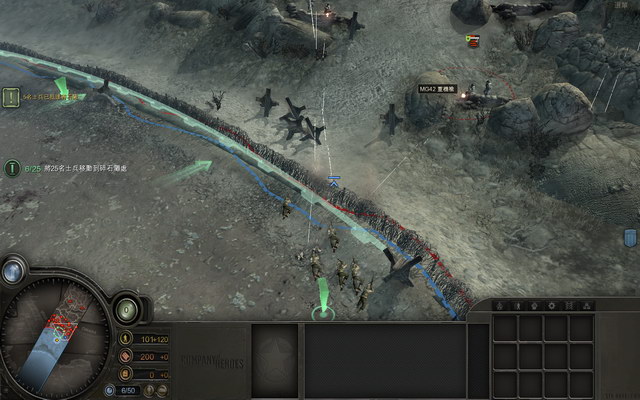Select the round commander button beside minimap
The height and width of the screenshot is (400, 640).
[127, 309]
